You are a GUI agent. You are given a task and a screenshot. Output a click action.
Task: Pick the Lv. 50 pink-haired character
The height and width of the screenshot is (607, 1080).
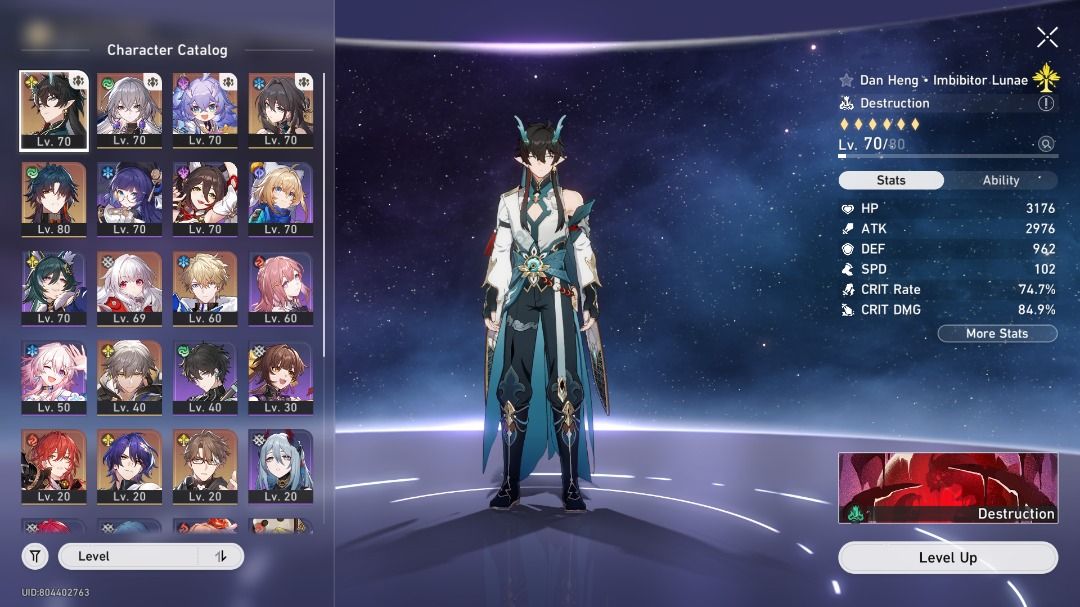tap(54, 377)
